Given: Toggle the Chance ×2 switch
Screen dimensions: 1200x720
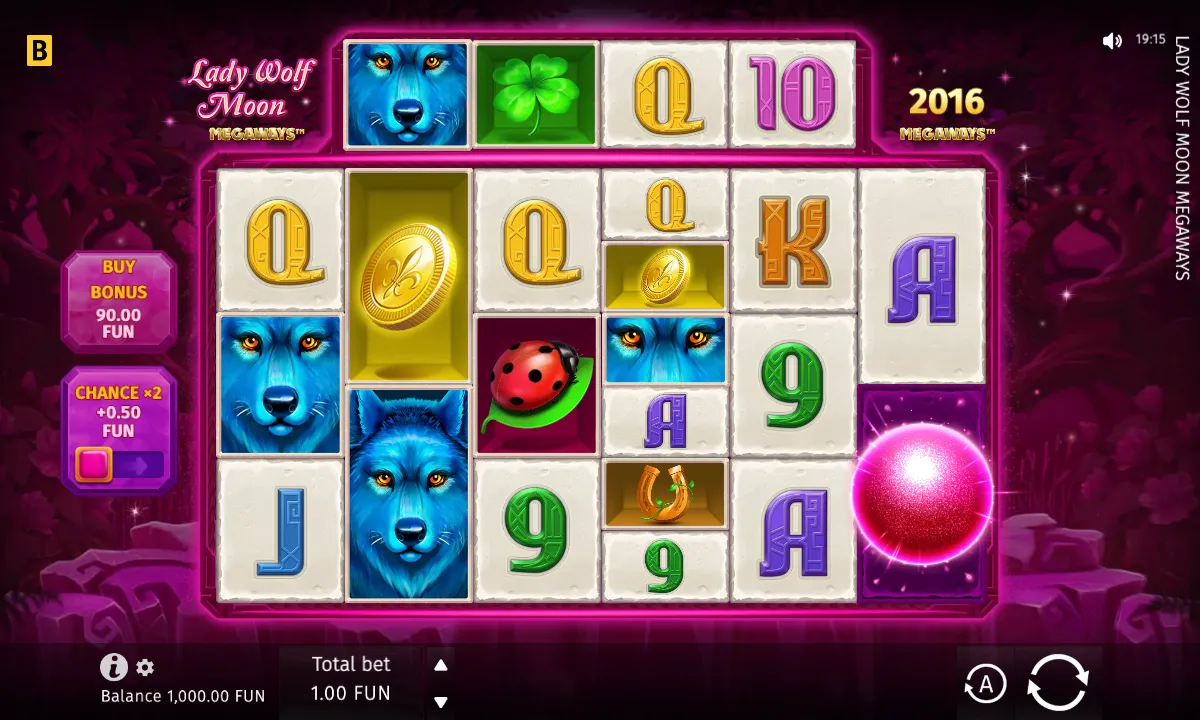Looking at the screenshot, I should (118, 465).
